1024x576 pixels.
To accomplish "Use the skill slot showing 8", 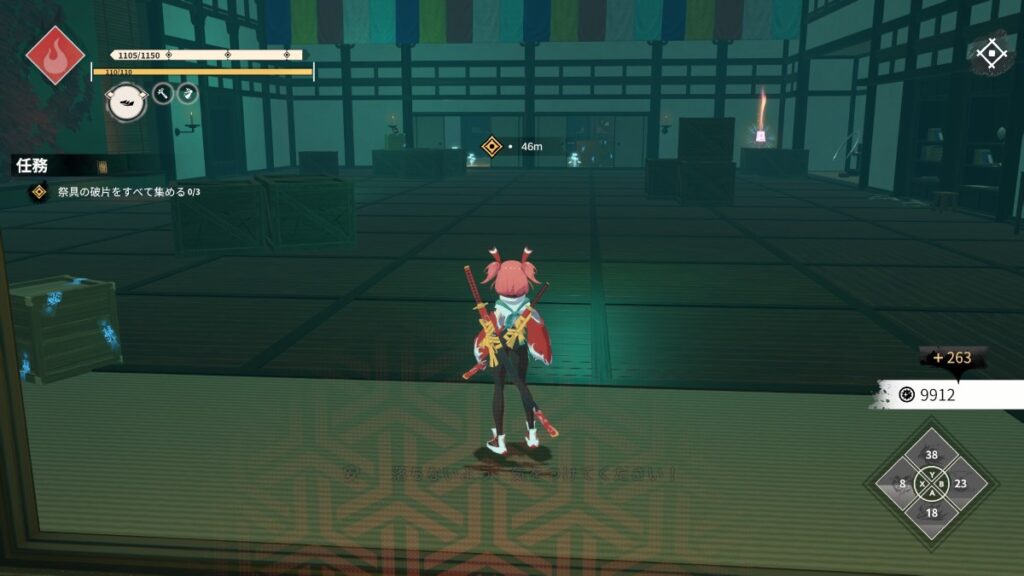I will coord(903,484).
